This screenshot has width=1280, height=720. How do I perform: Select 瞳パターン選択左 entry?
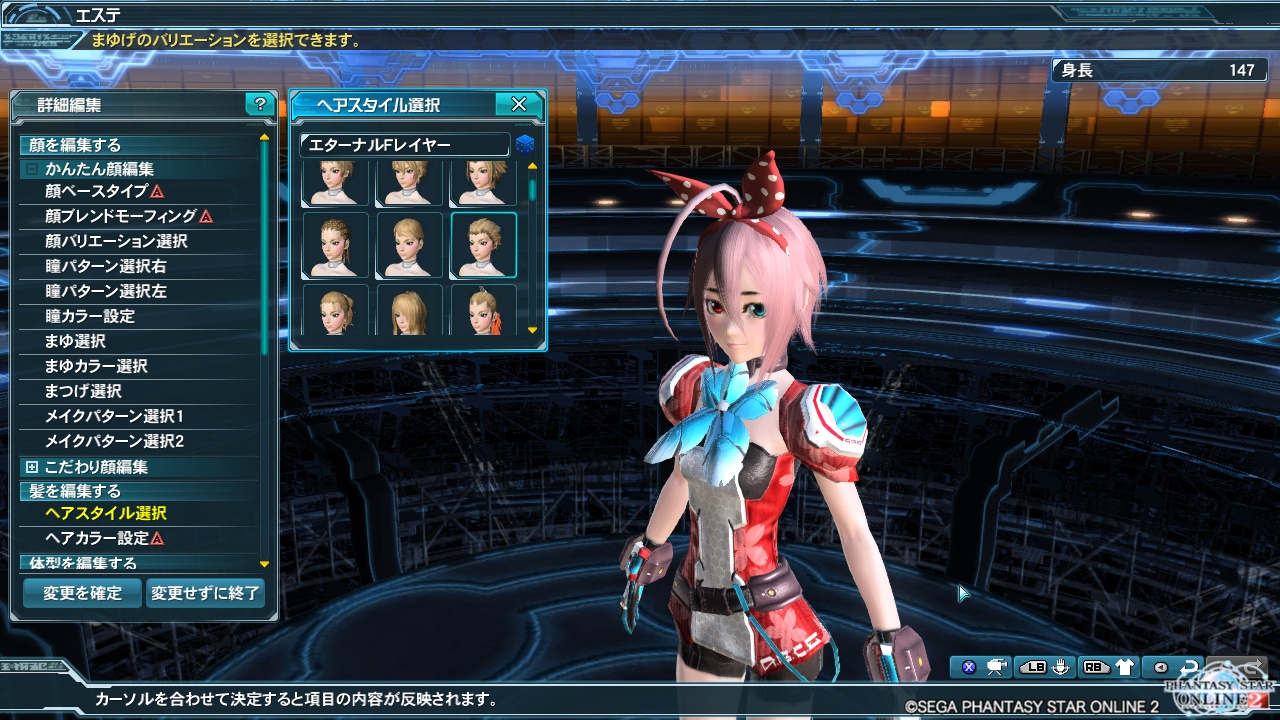[106, 291]
